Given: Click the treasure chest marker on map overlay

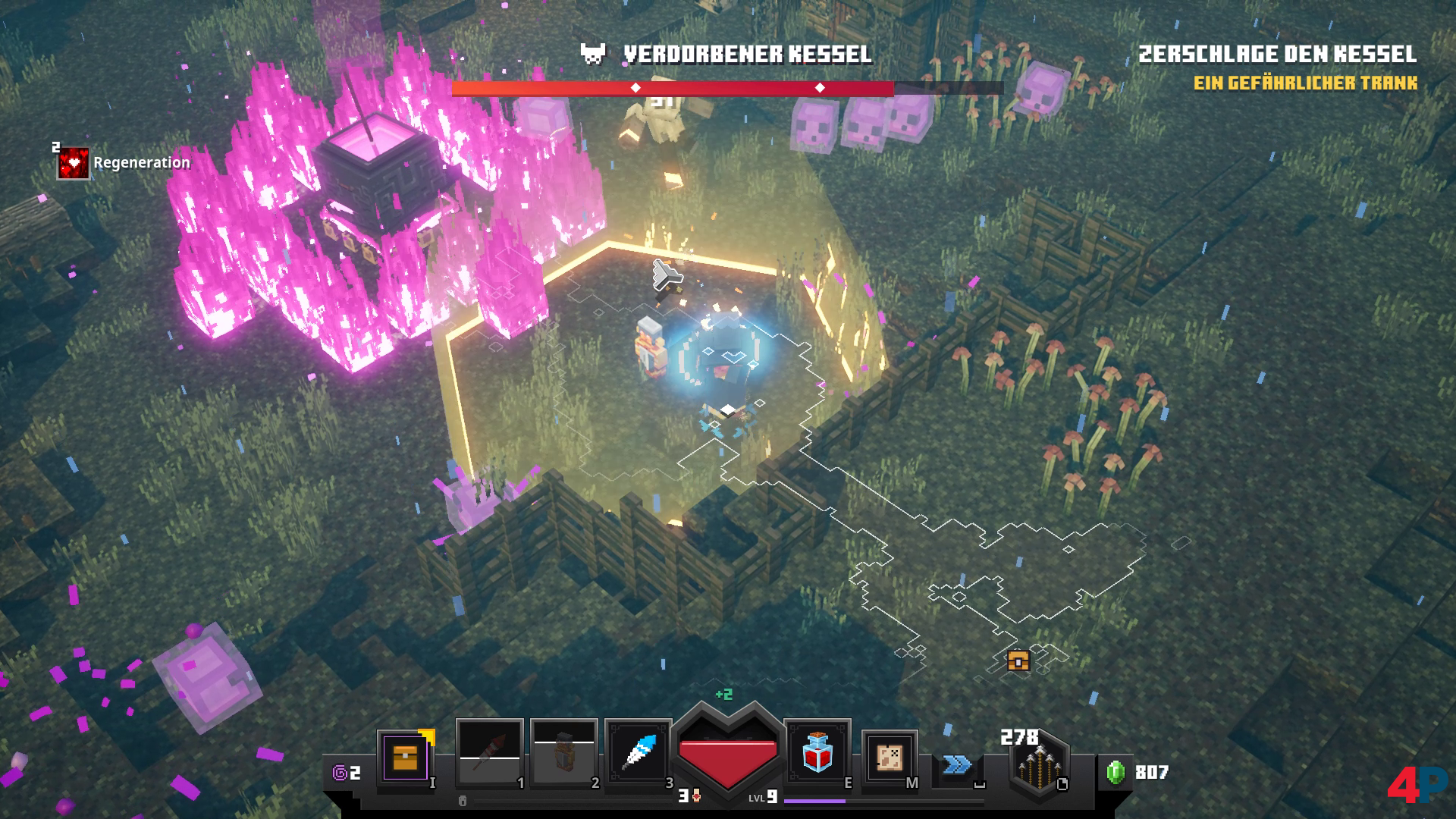Looking at the screenshot, I should (x=1018, y=661).
